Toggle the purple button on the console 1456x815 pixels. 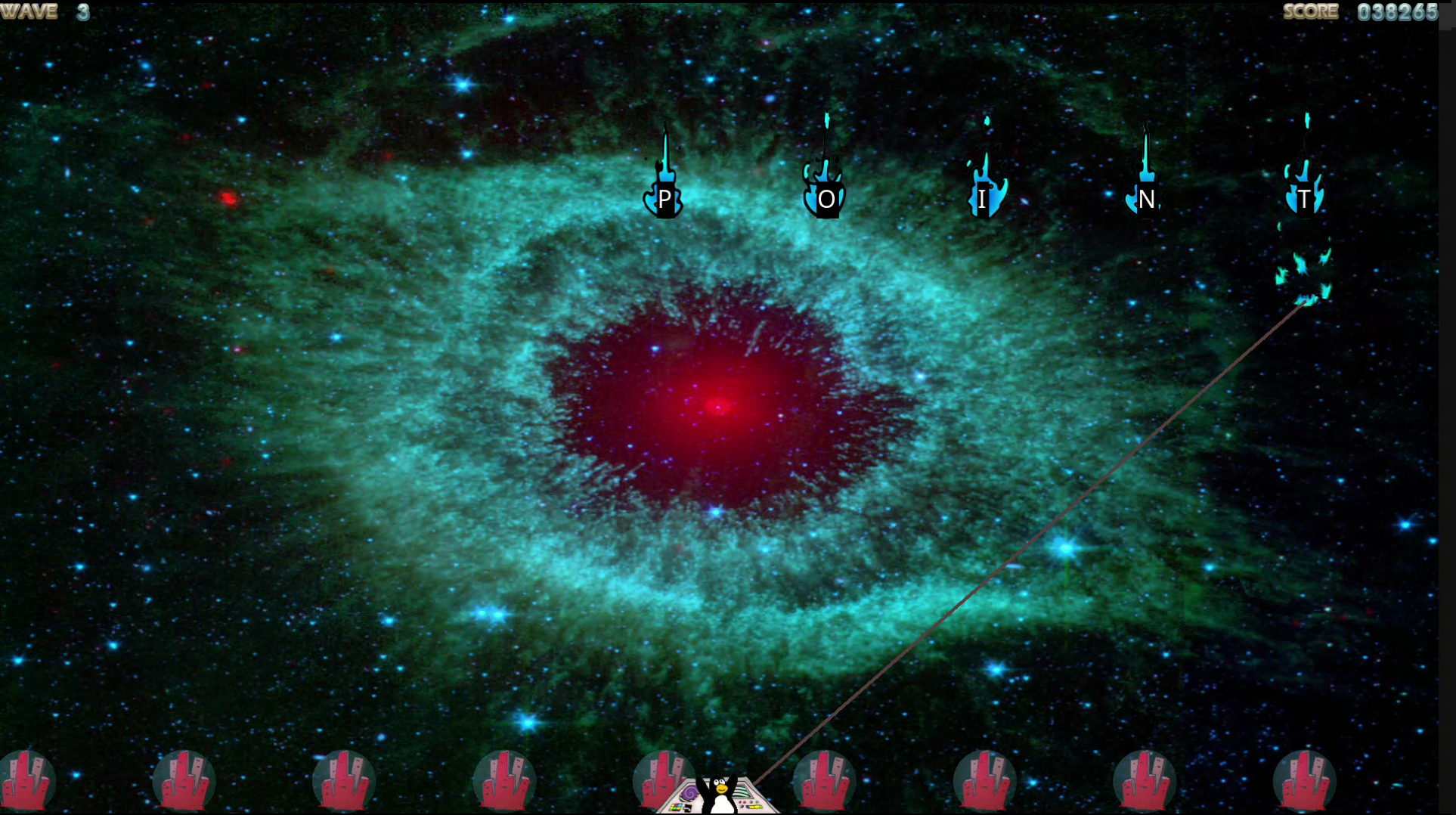click(740, 802)
